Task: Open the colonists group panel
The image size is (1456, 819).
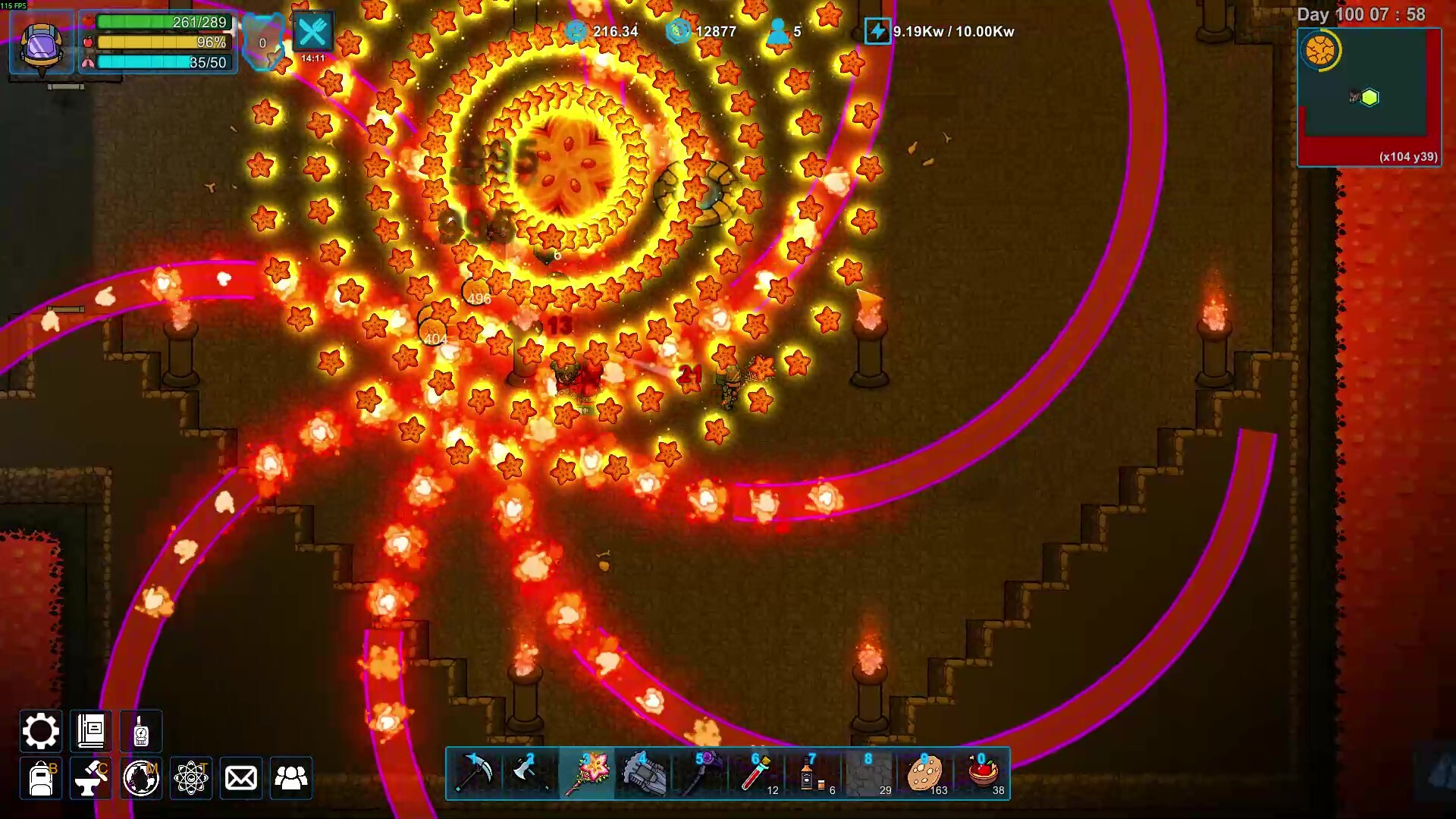Action: (x=291, y=778)
